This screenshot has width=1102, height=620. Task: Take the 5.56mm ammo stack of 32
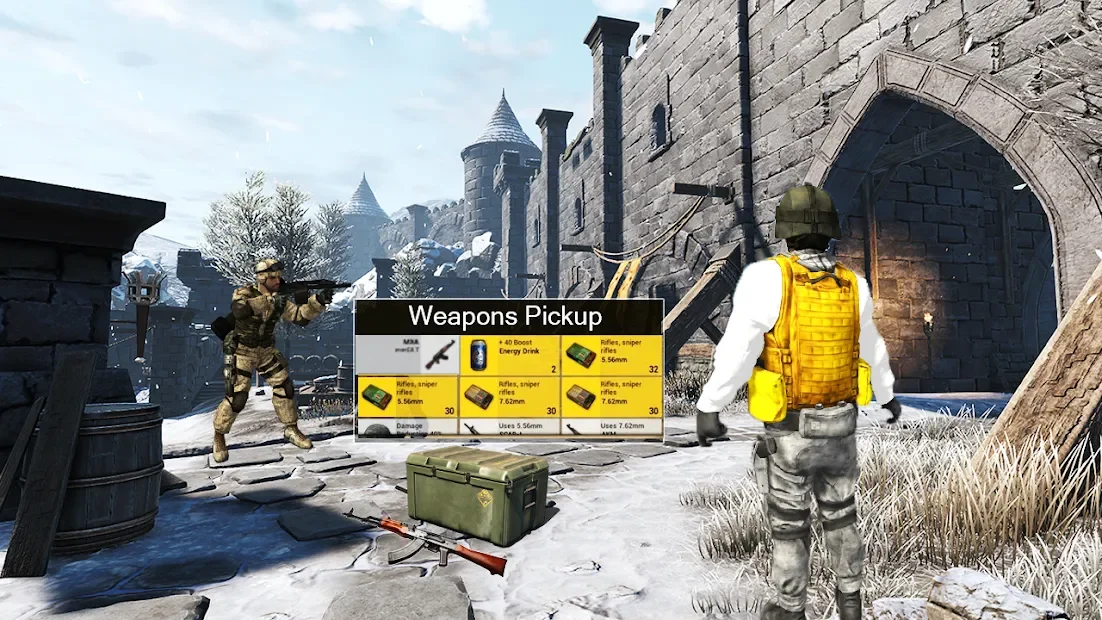point(611,354)
